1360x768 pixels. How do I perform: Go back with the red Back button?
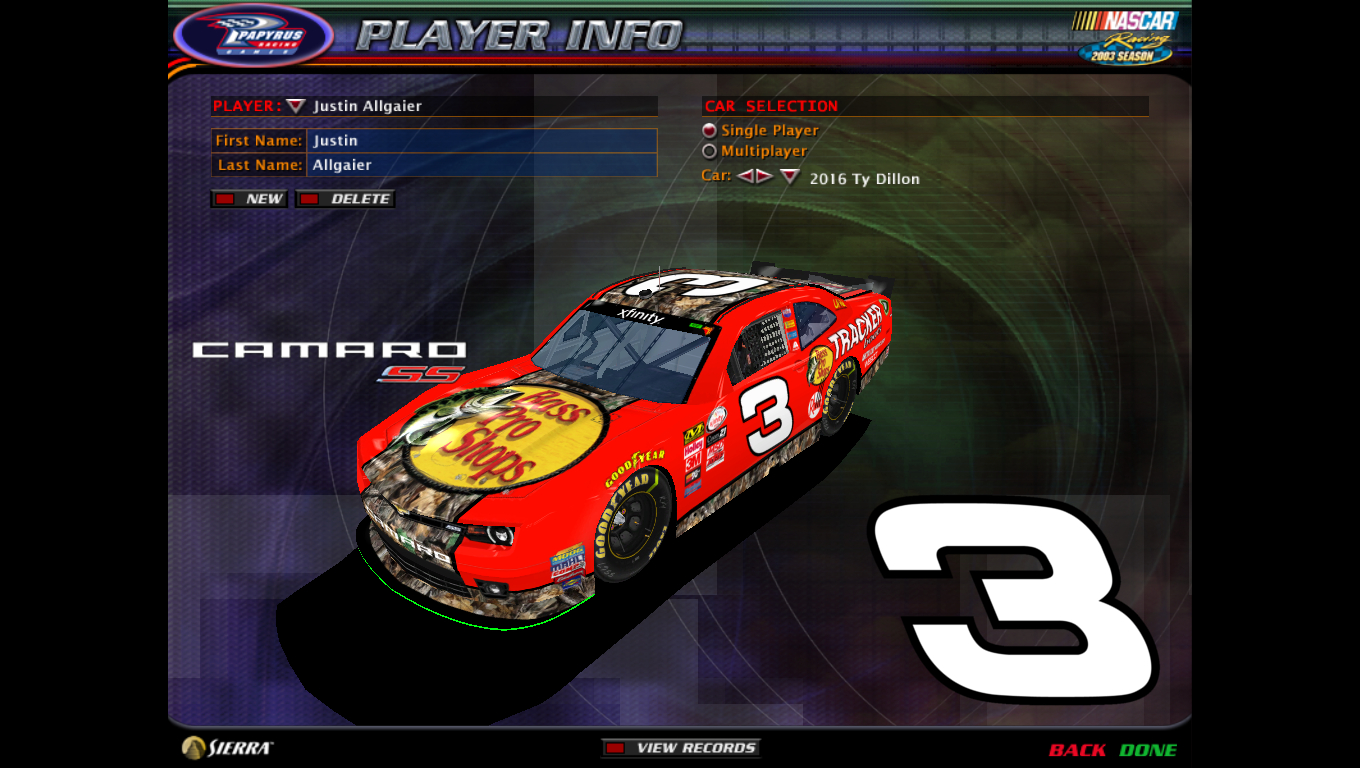click(x=1077, y=750)
